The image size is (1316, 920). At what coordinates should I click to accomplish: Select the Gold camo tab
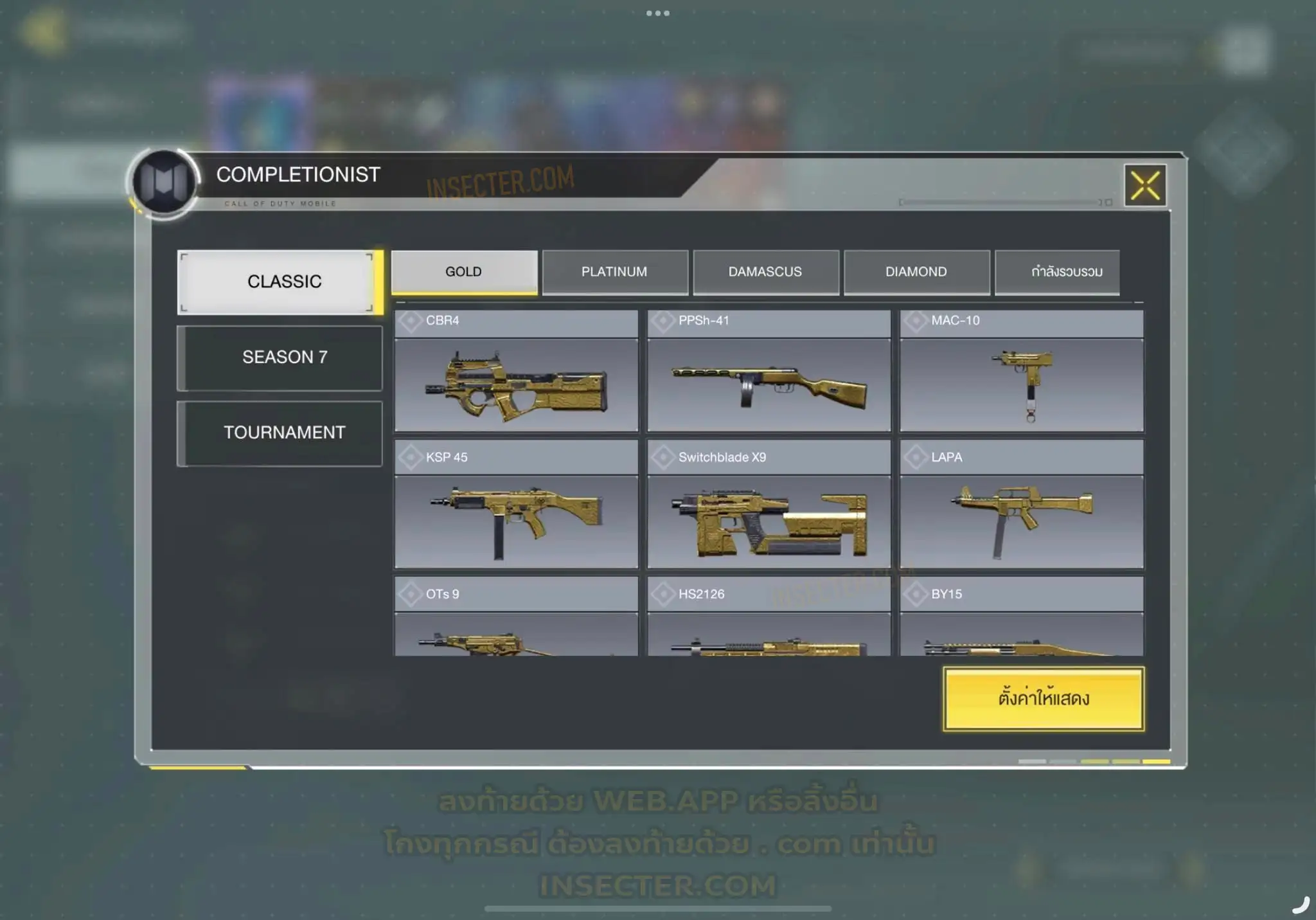pos(464,272)
